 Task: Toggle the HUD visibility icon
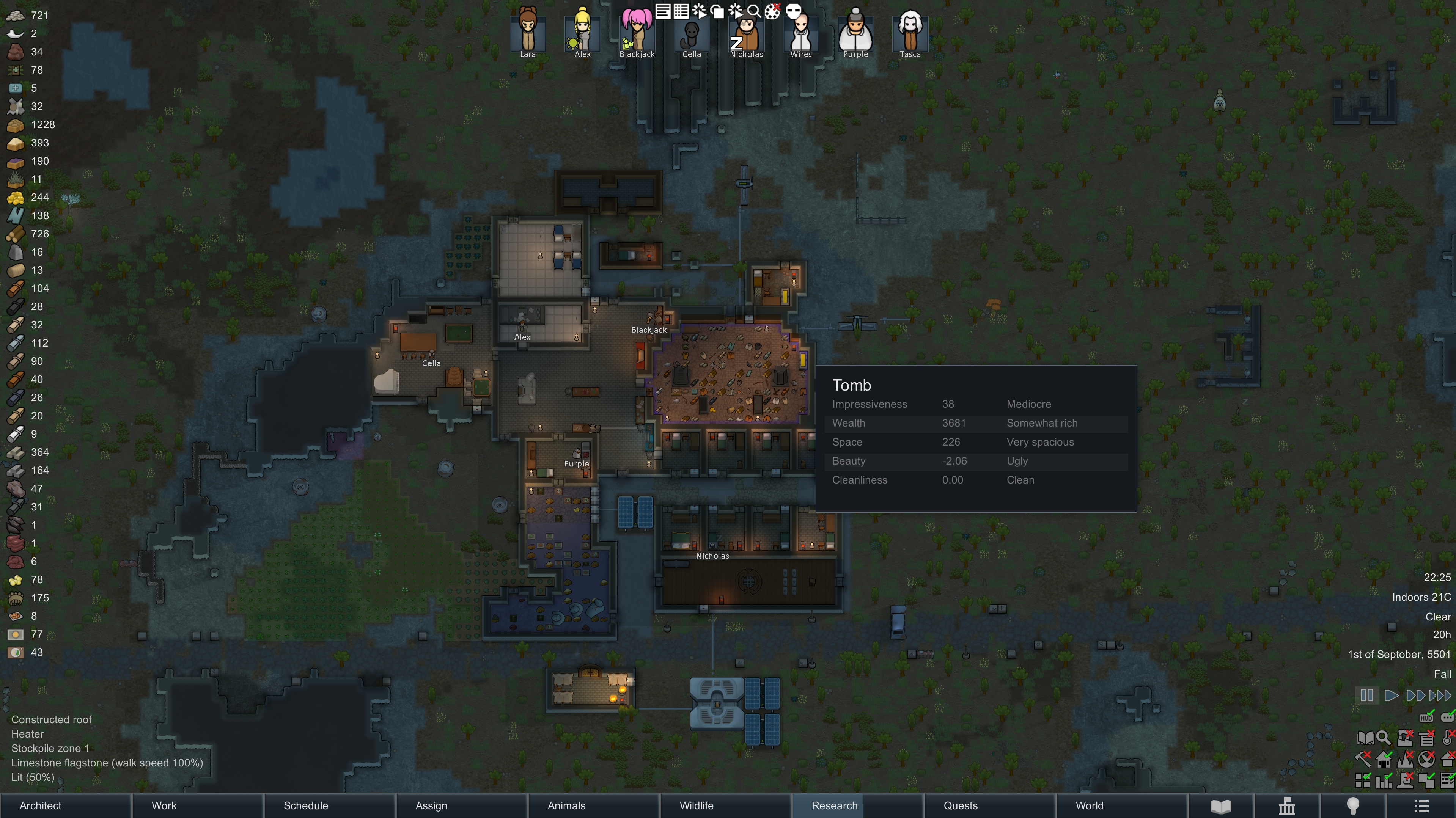1427,718
